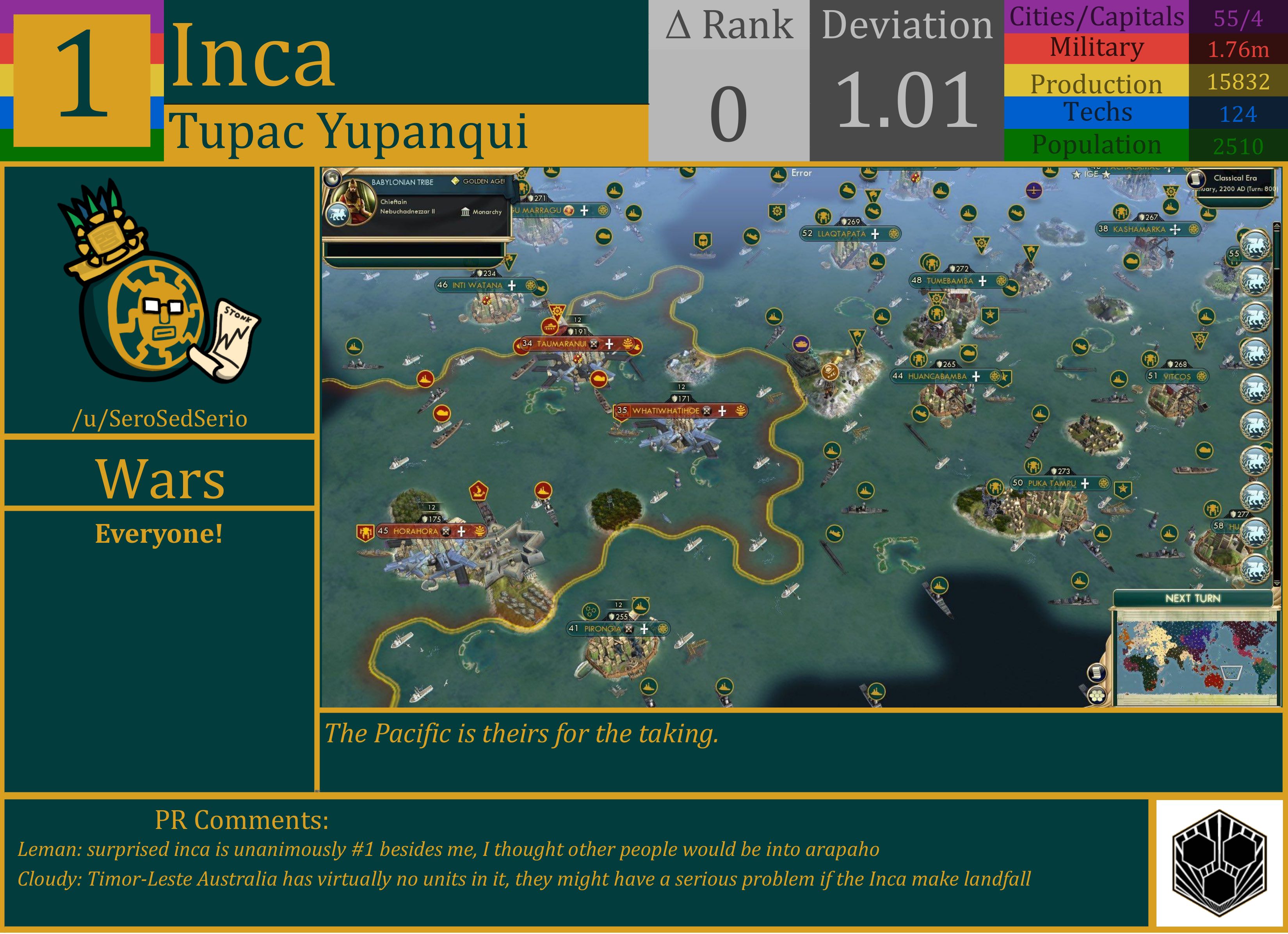Click the IGE star icon near the era panel

click(1076, 175)
